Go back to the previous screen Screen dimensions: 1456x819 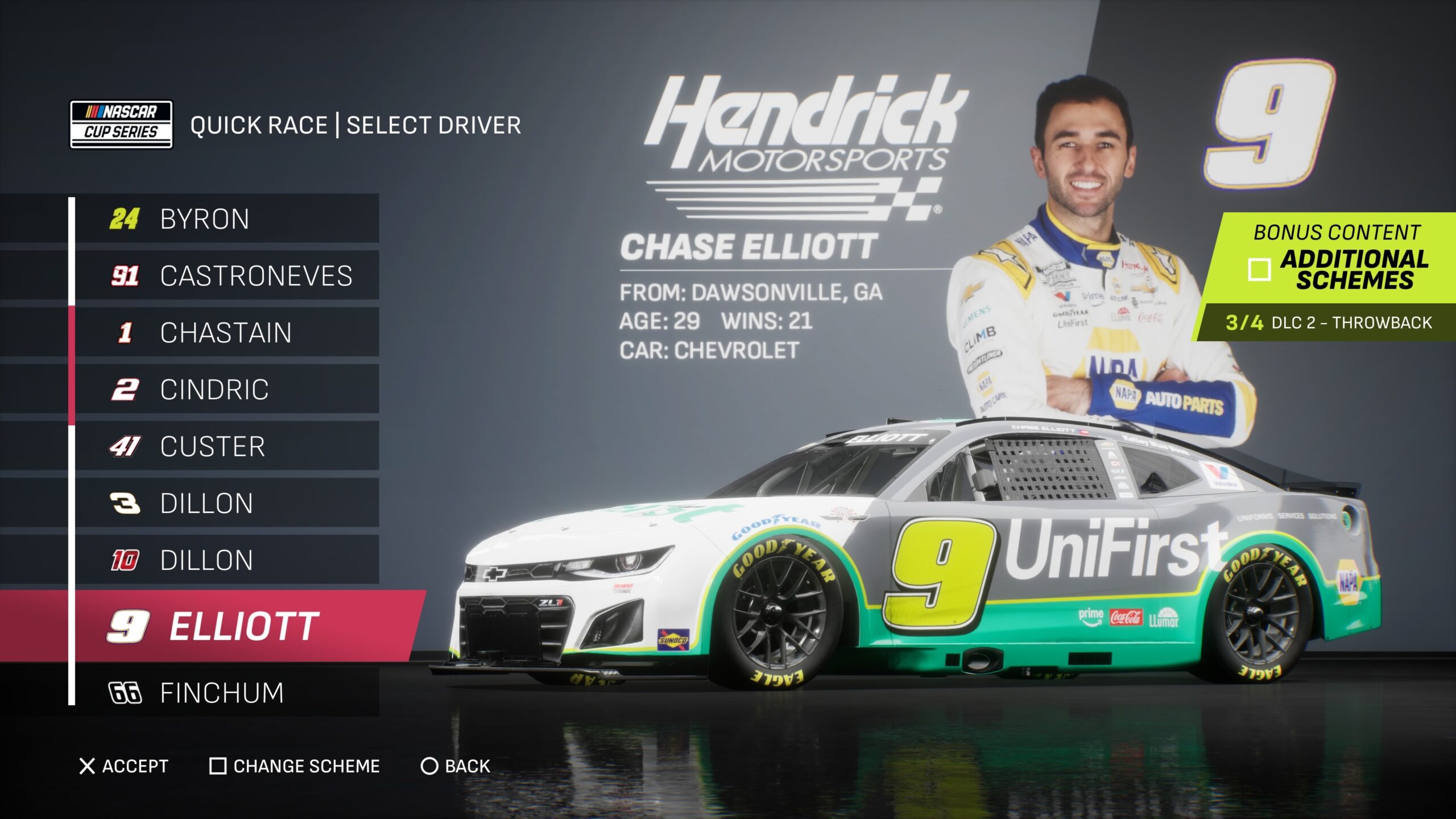pyautogui.click(x=455, y=766)
